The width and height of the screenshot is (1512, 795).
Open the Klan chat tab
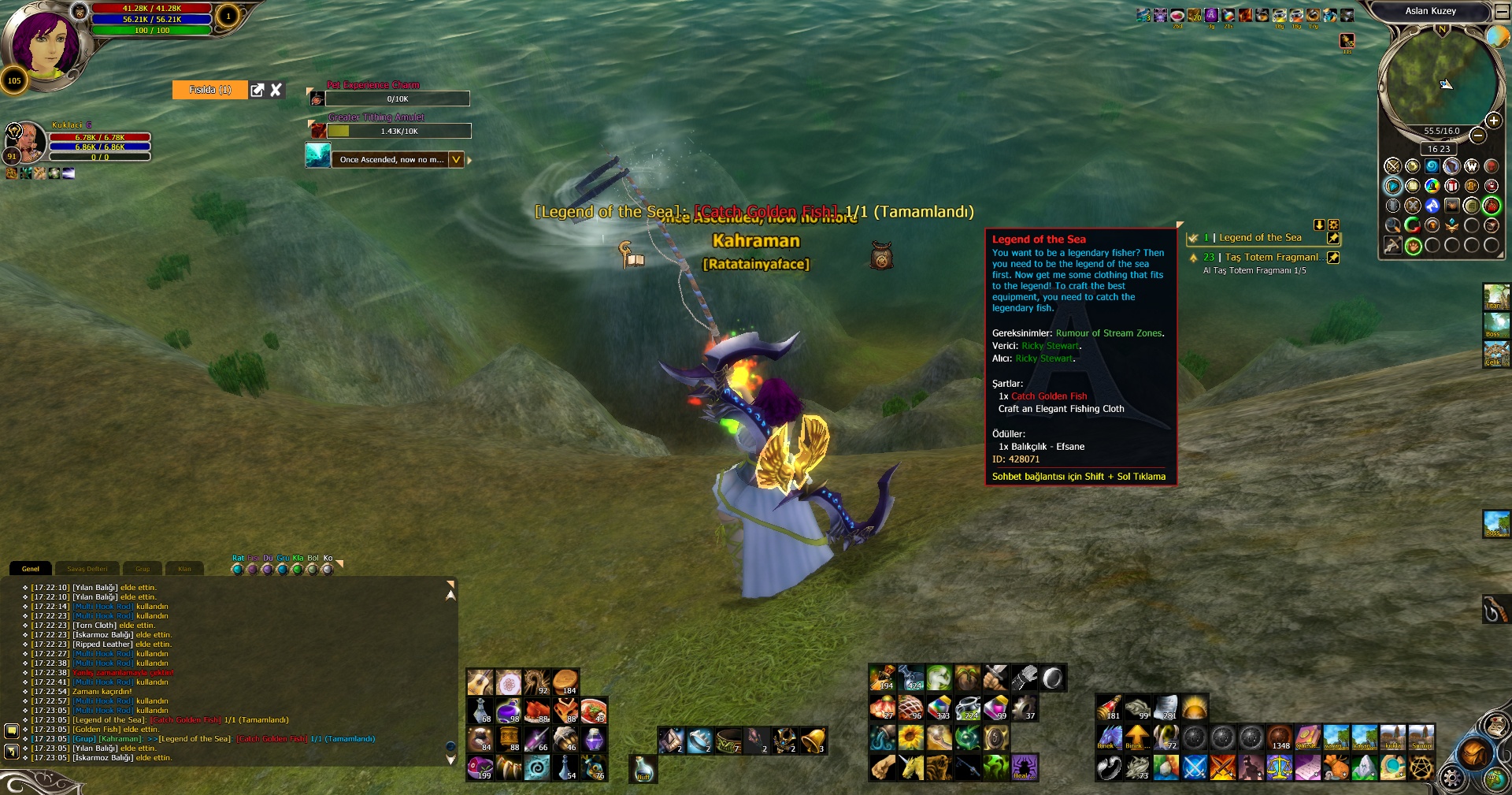[x=184, y=569]
